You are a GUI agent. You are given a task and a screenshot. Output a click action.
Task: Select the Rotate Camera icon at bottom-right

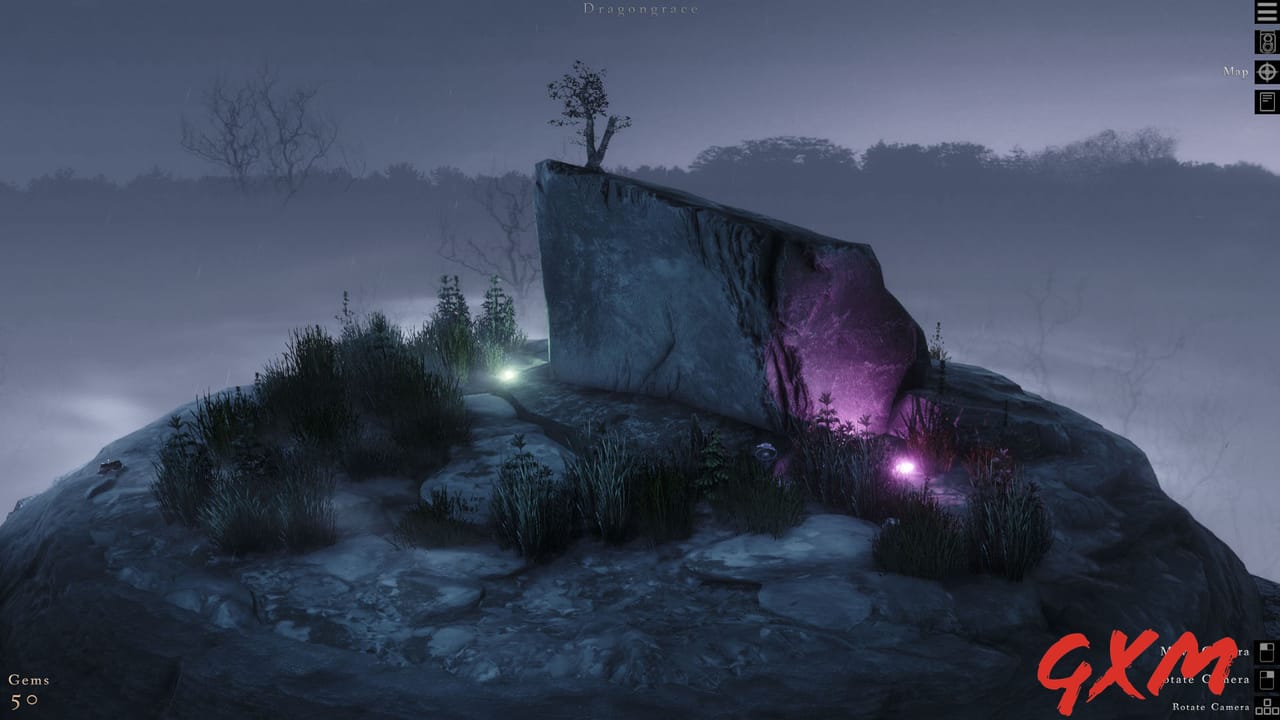point(1267,680)
